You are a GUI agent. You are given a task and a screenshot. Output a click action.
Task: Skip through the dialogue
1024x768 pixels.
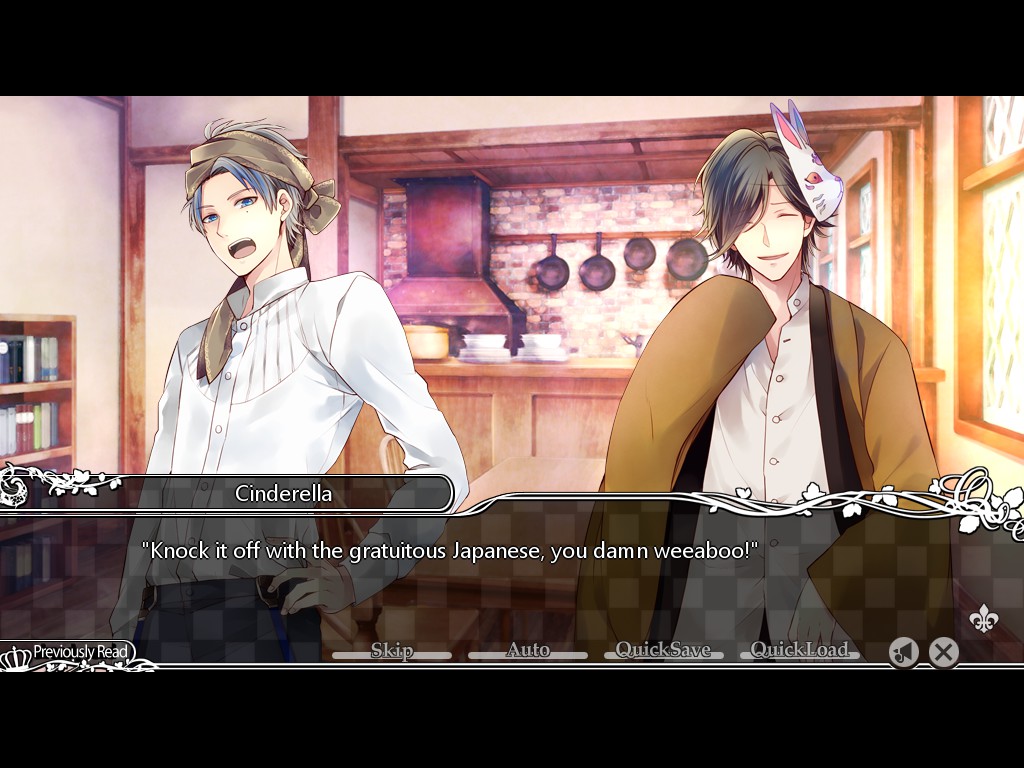click(392, 651)
